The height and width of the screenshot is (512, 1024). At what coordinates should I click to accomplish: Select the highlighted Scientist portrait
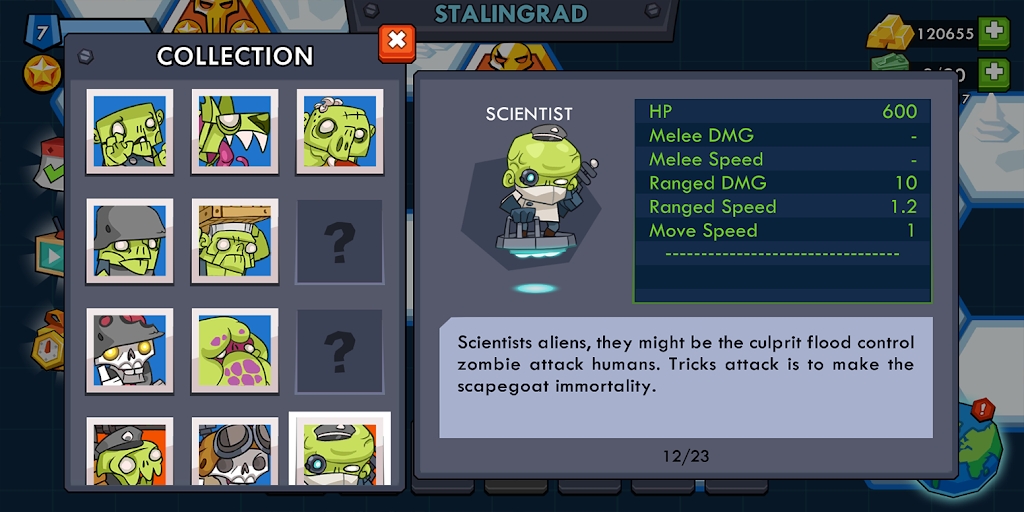point(340,450)
